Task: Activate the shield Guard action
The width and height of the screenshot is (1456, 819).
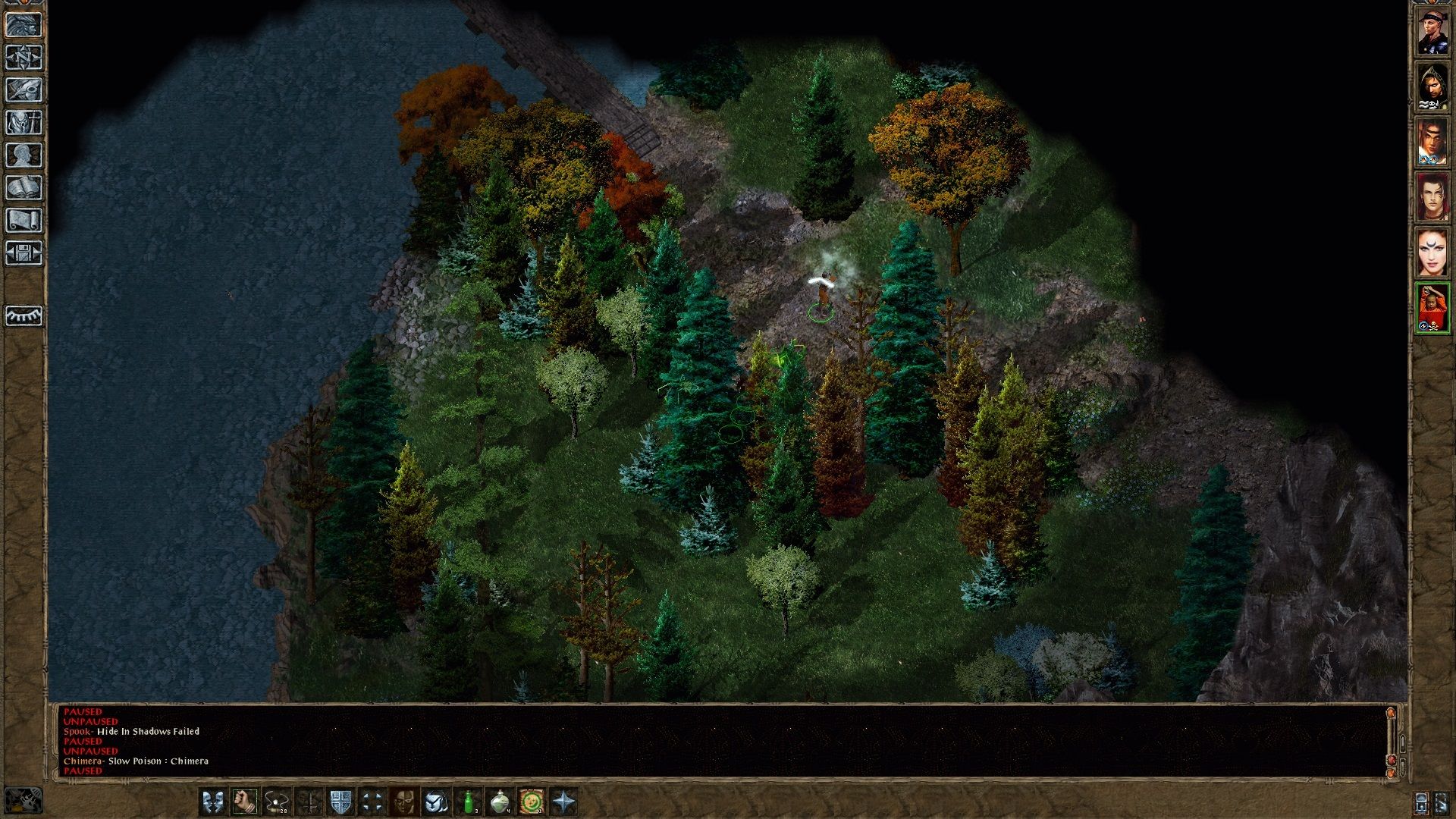Action: click(340, 802)
